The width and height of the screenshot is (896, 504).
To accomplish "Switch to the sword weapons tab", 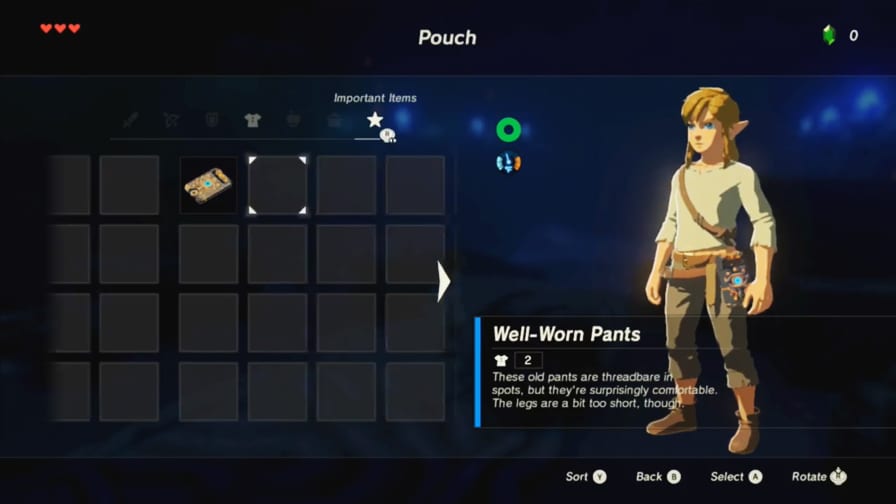I will point(131,120).
